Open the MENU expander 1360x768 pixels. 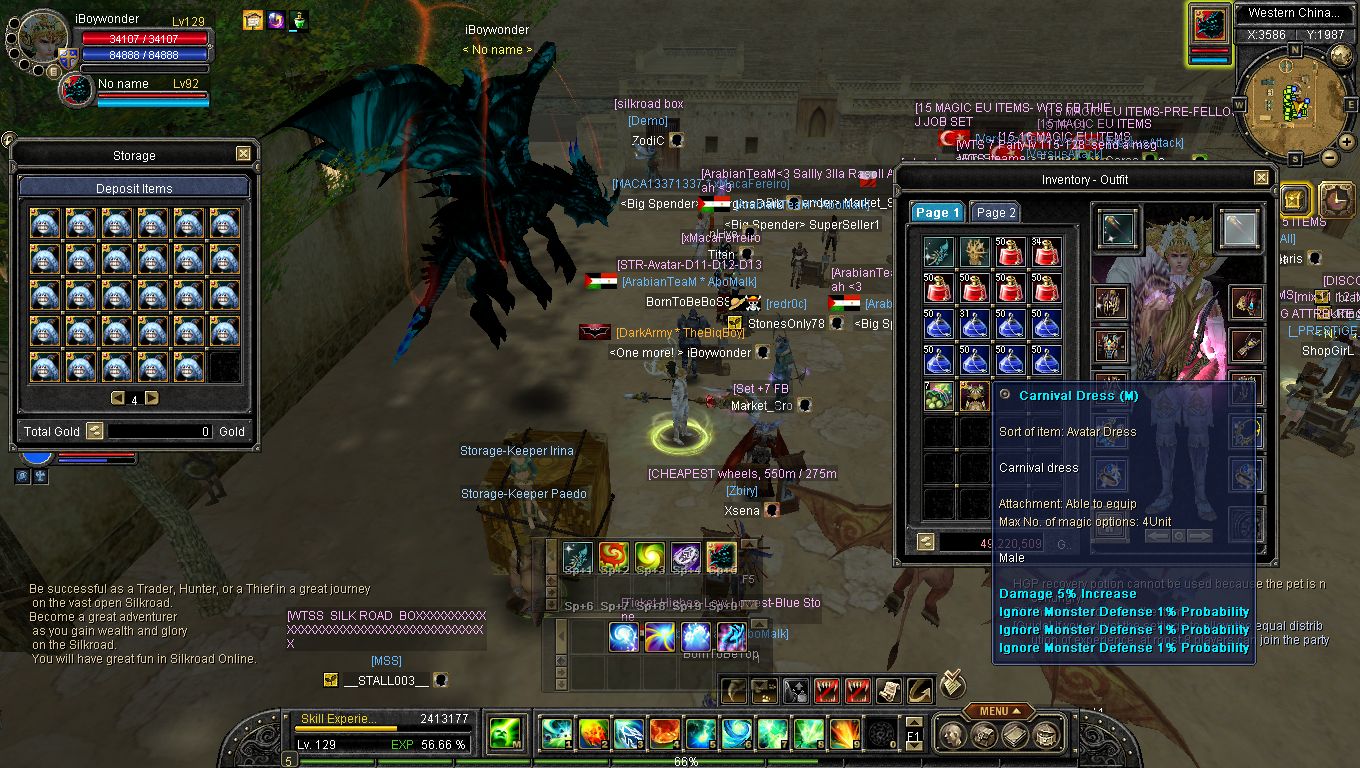(999, 711)
